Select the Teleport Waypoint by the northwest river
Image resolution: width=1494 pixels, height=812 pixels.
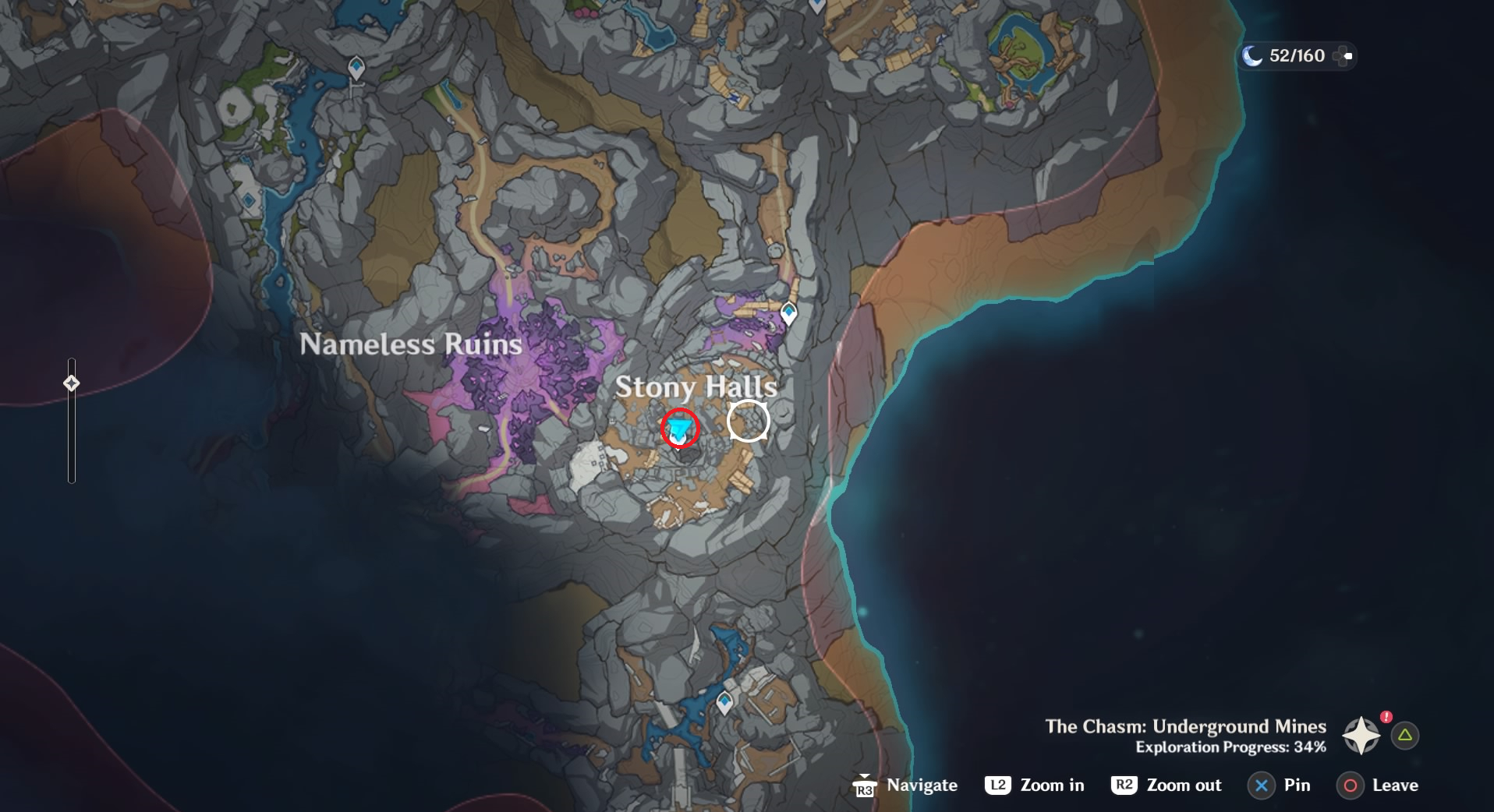point(356,69)
